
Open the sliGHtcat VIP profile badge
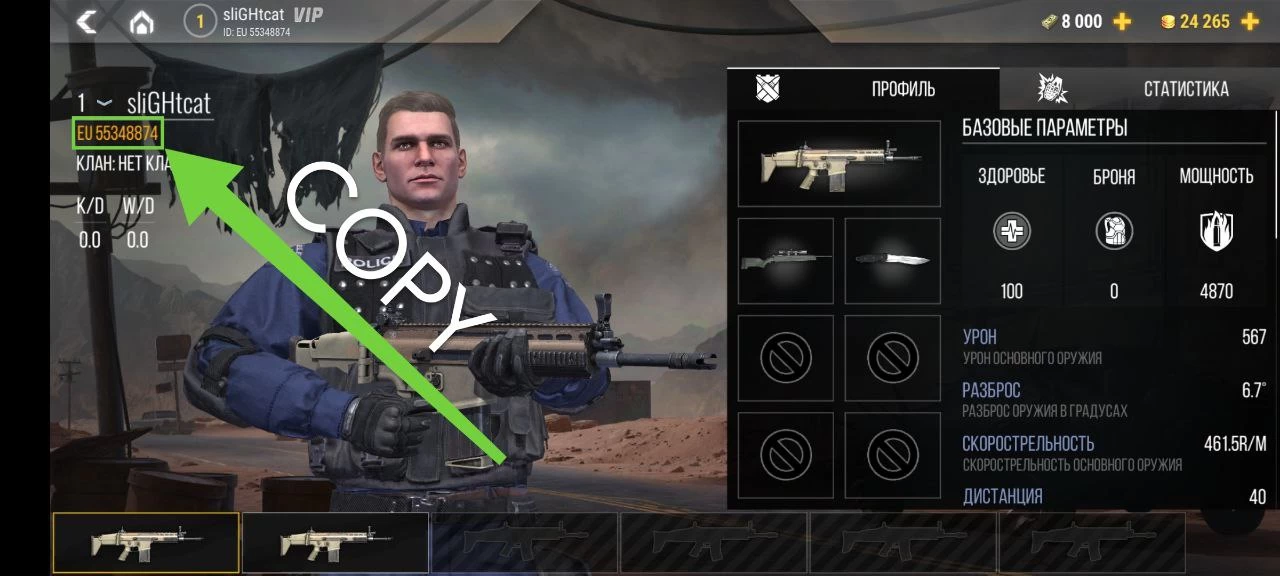pos(260,21)
